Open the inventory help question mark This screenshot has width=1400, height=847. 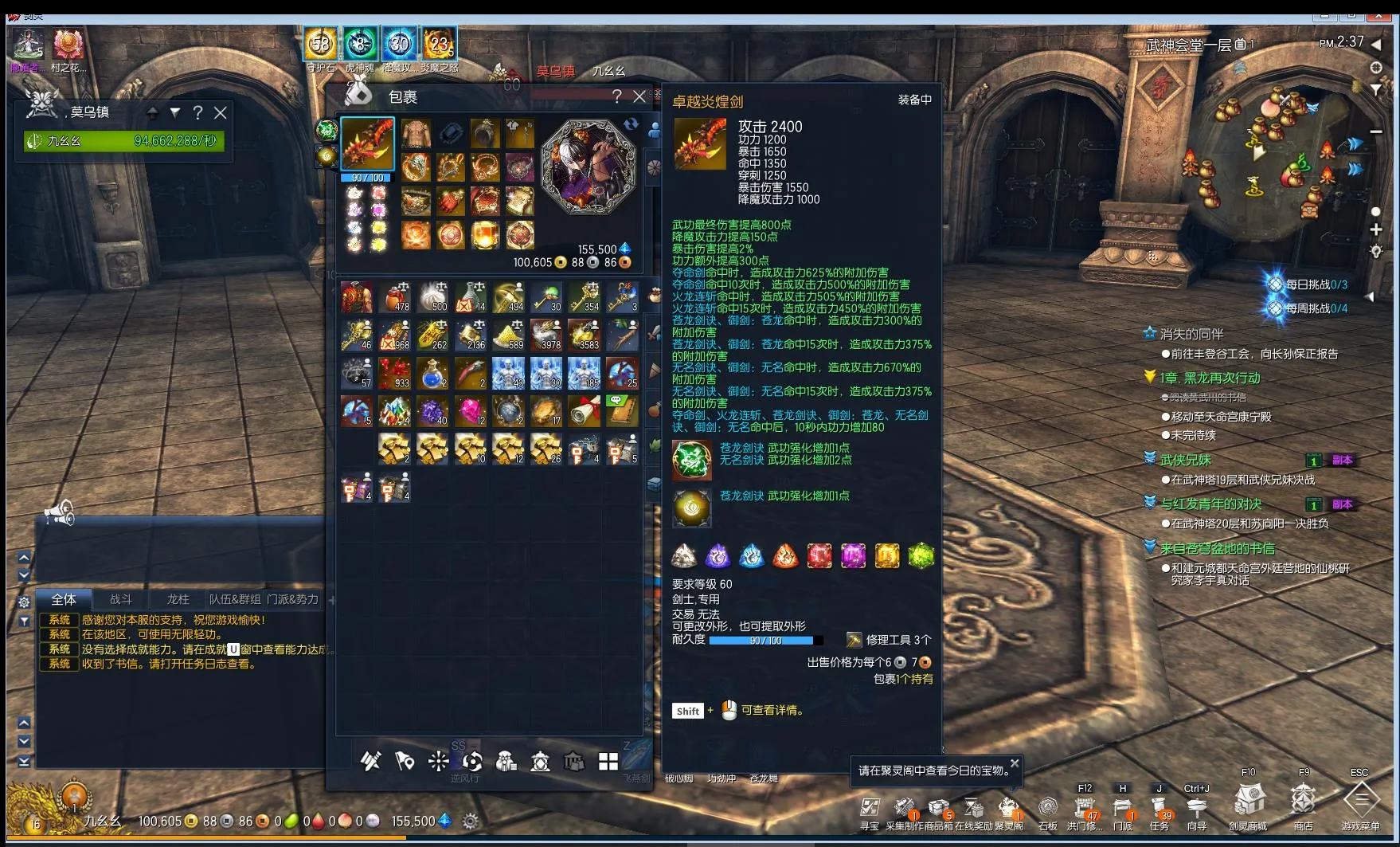616,96
